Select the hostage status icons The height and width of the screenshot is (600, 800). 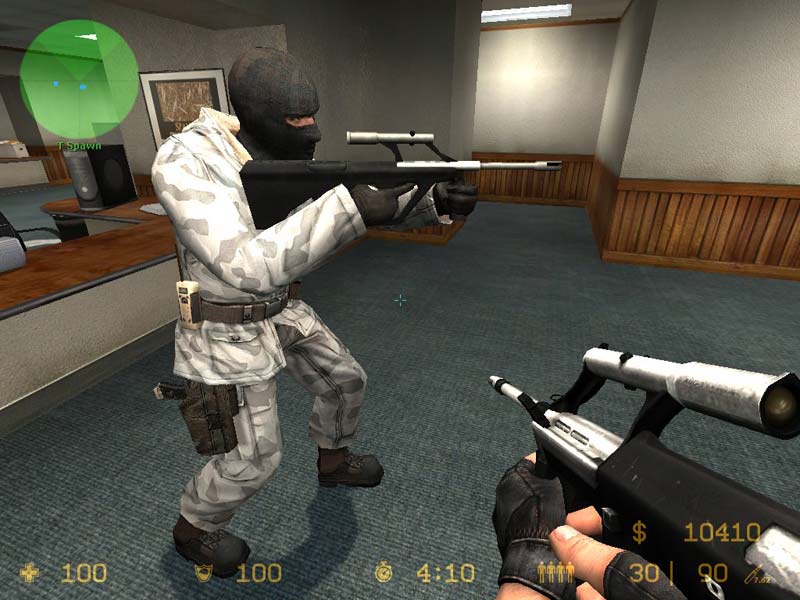click(555, 573)
